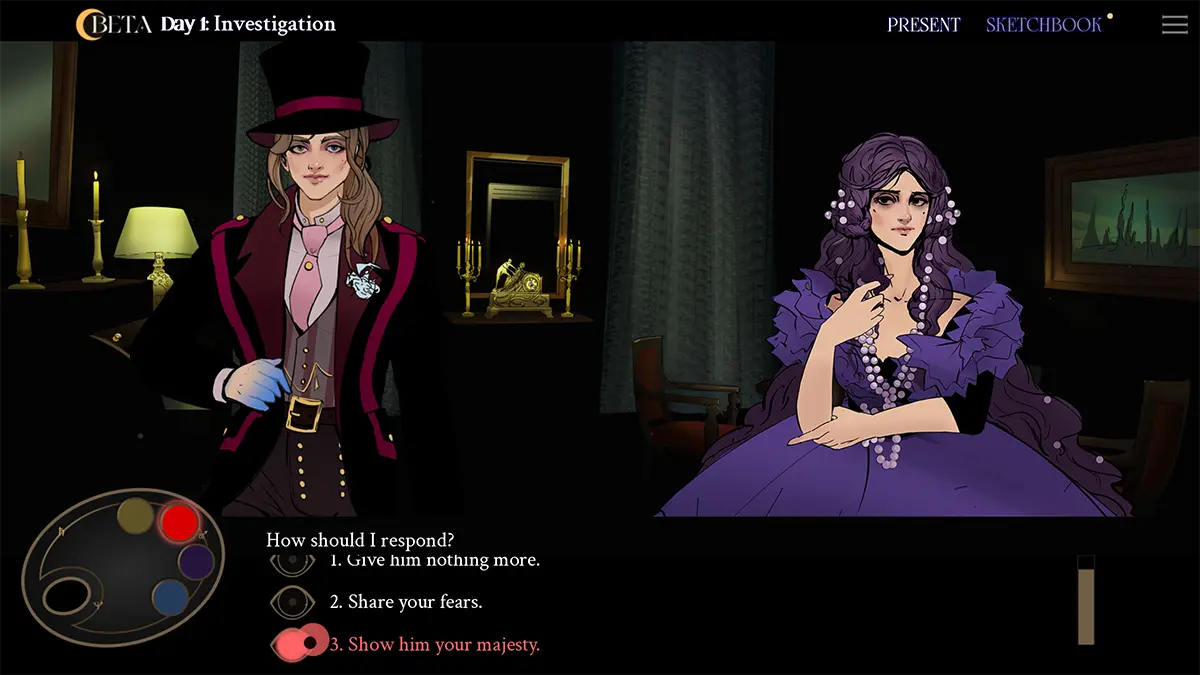Click the crescent moon BETA logo

[112, 24]
